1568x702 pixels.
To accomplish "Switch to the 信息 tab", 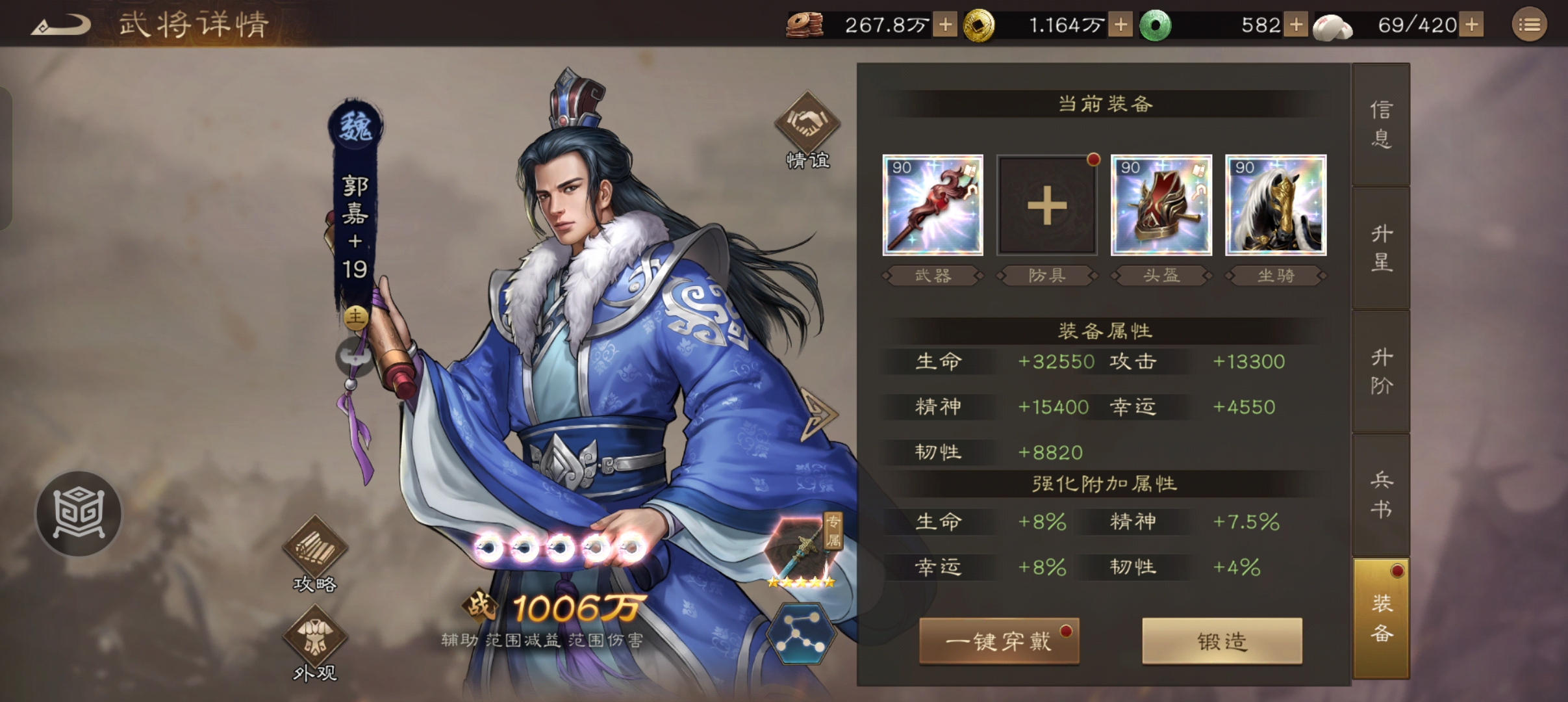I will coord(1381,125).
